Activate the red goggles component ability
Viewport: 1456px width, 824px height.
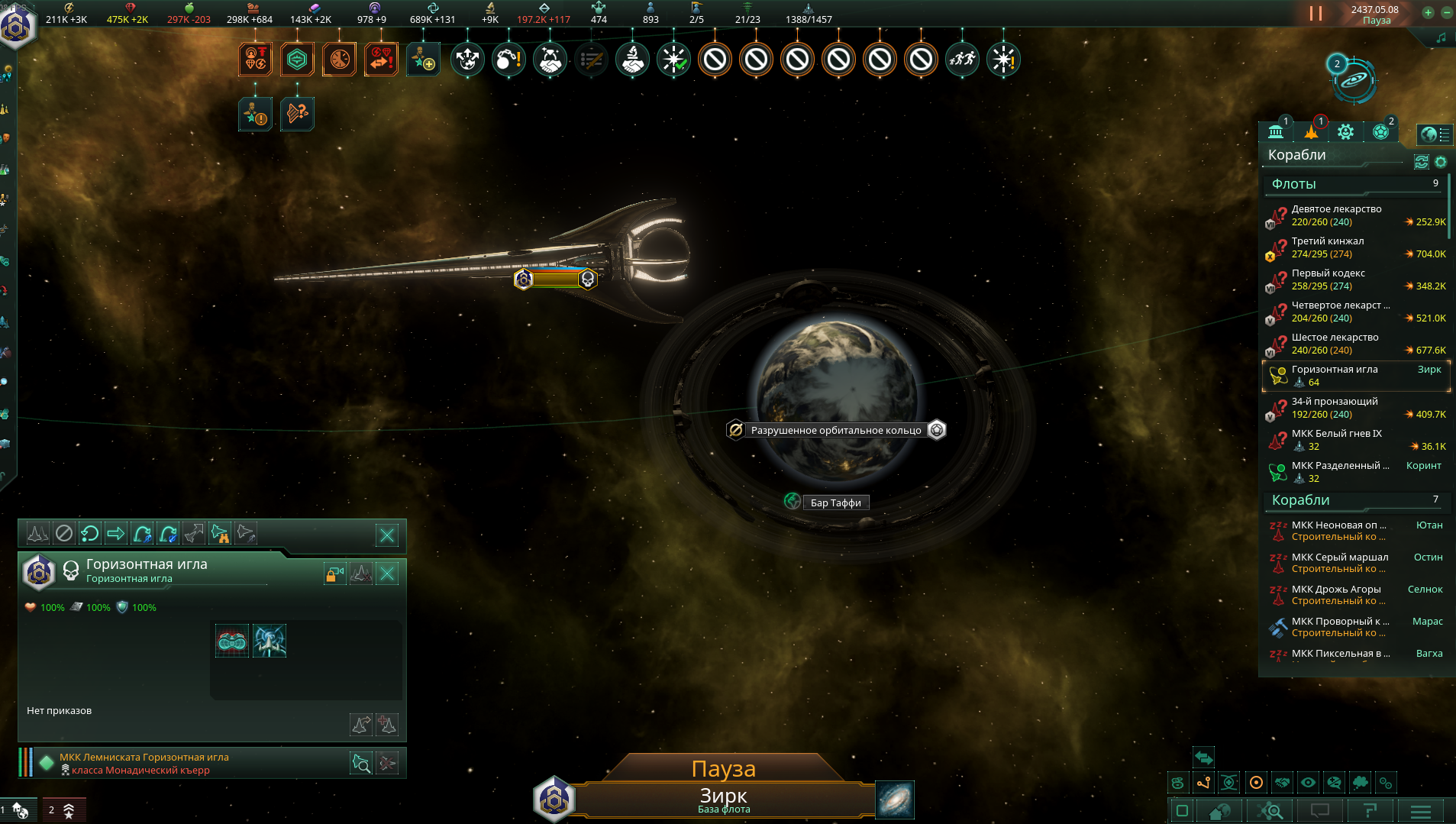[231, 641]
